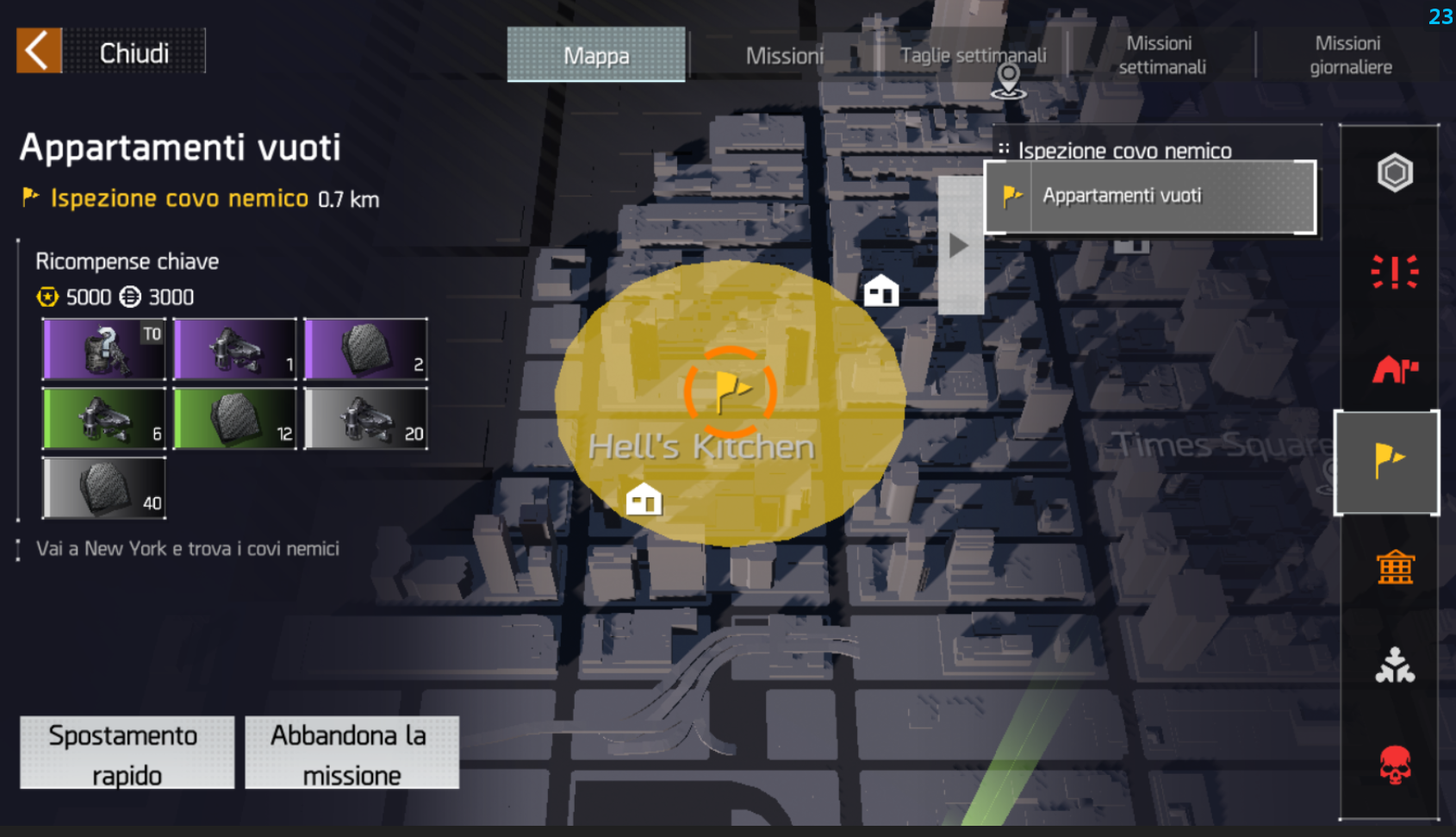
Task: Inspect the purple T0 armor reward
Action: pyautogui.click(x=104, y=349)
